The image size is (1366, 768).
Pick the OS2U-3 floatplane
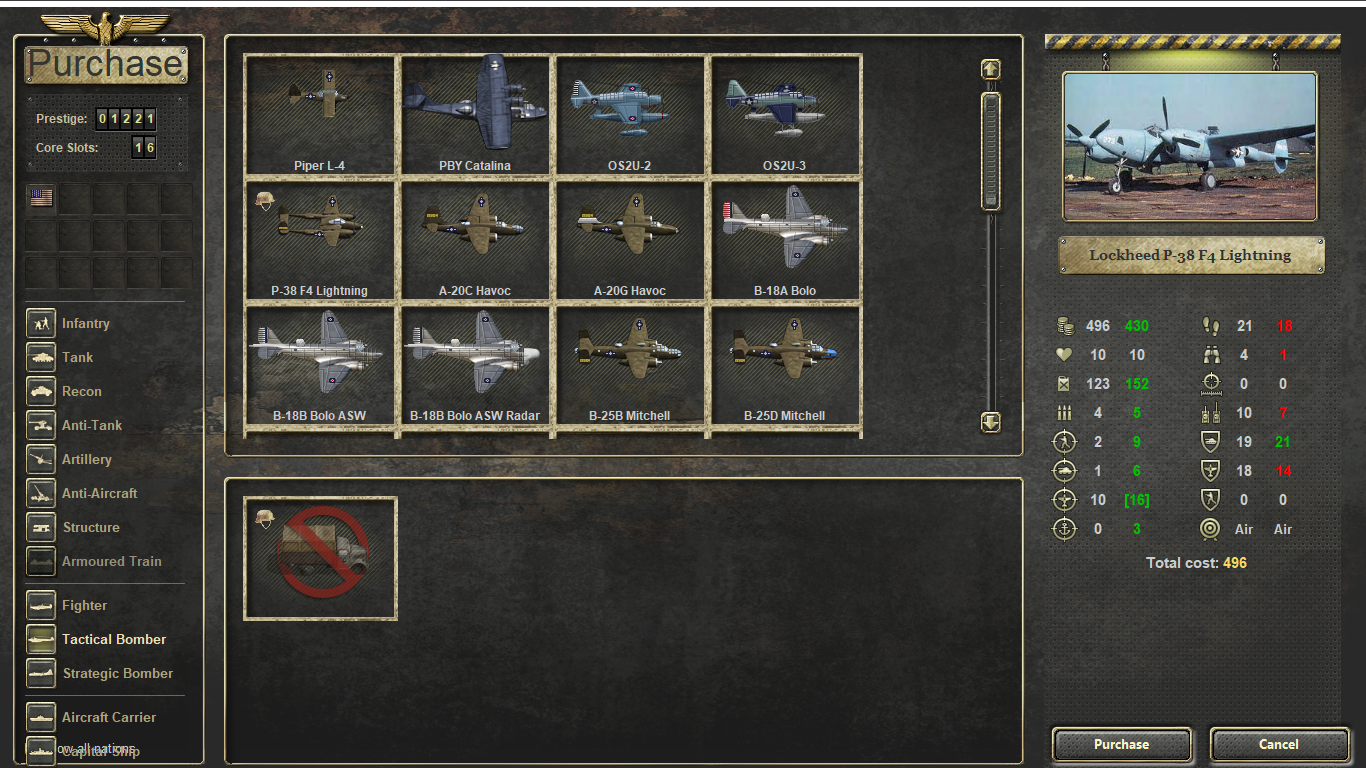point(785,115)
